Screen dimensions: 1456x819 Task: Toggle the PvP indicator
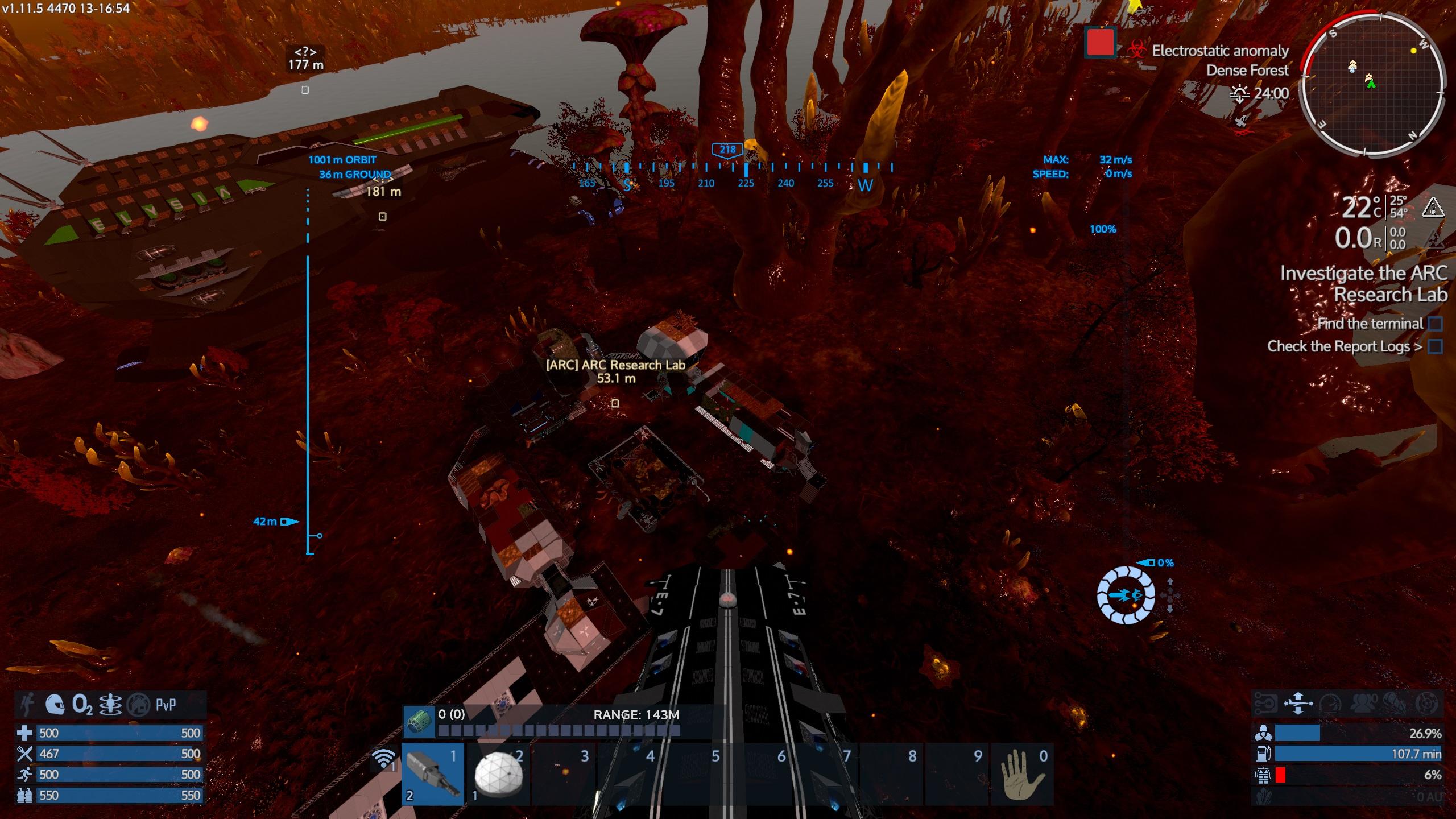coord(166,705)
